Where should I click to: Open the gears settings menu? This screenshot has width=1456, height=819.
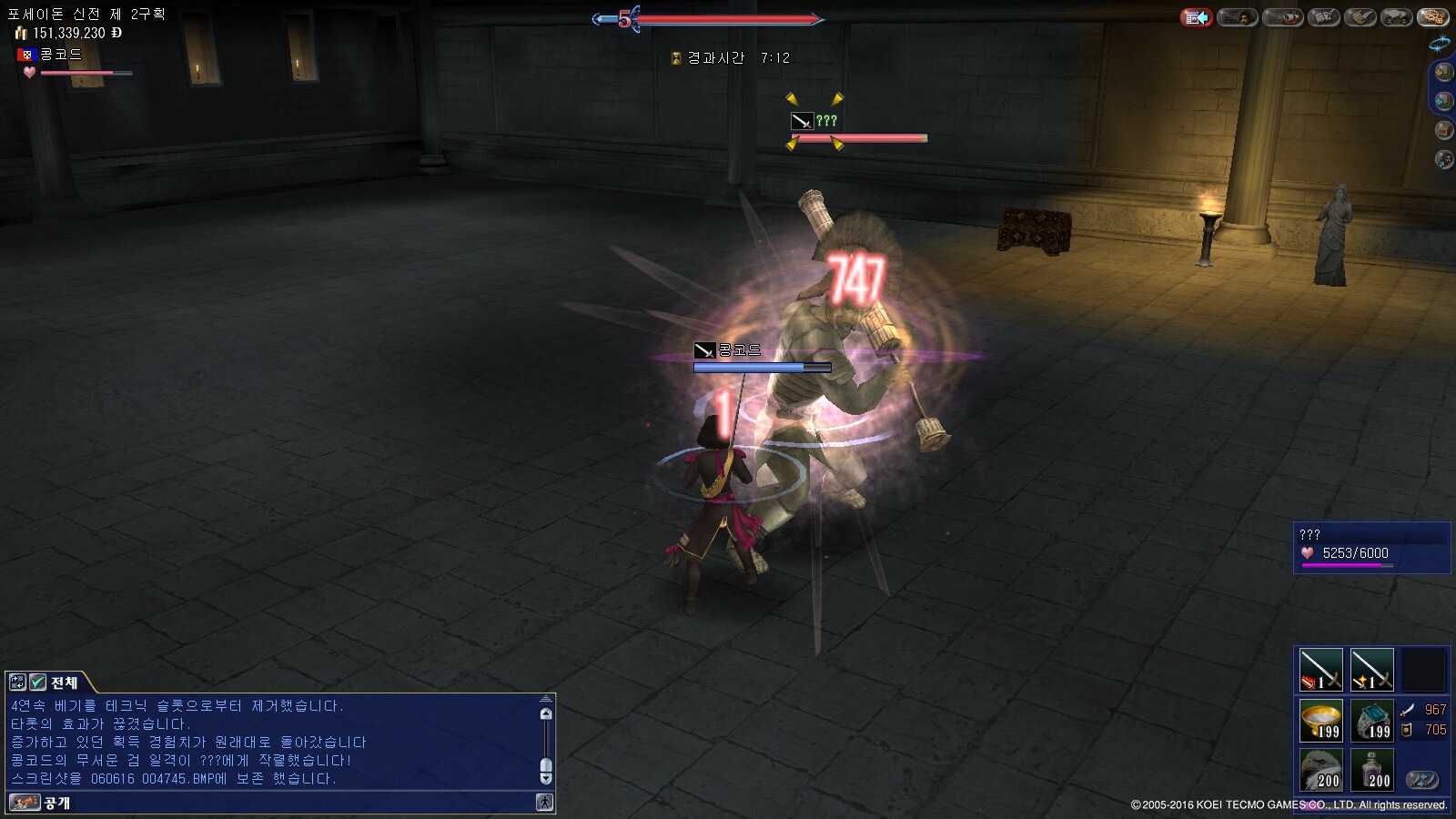pyautogui.click(x=1433, y=17)
